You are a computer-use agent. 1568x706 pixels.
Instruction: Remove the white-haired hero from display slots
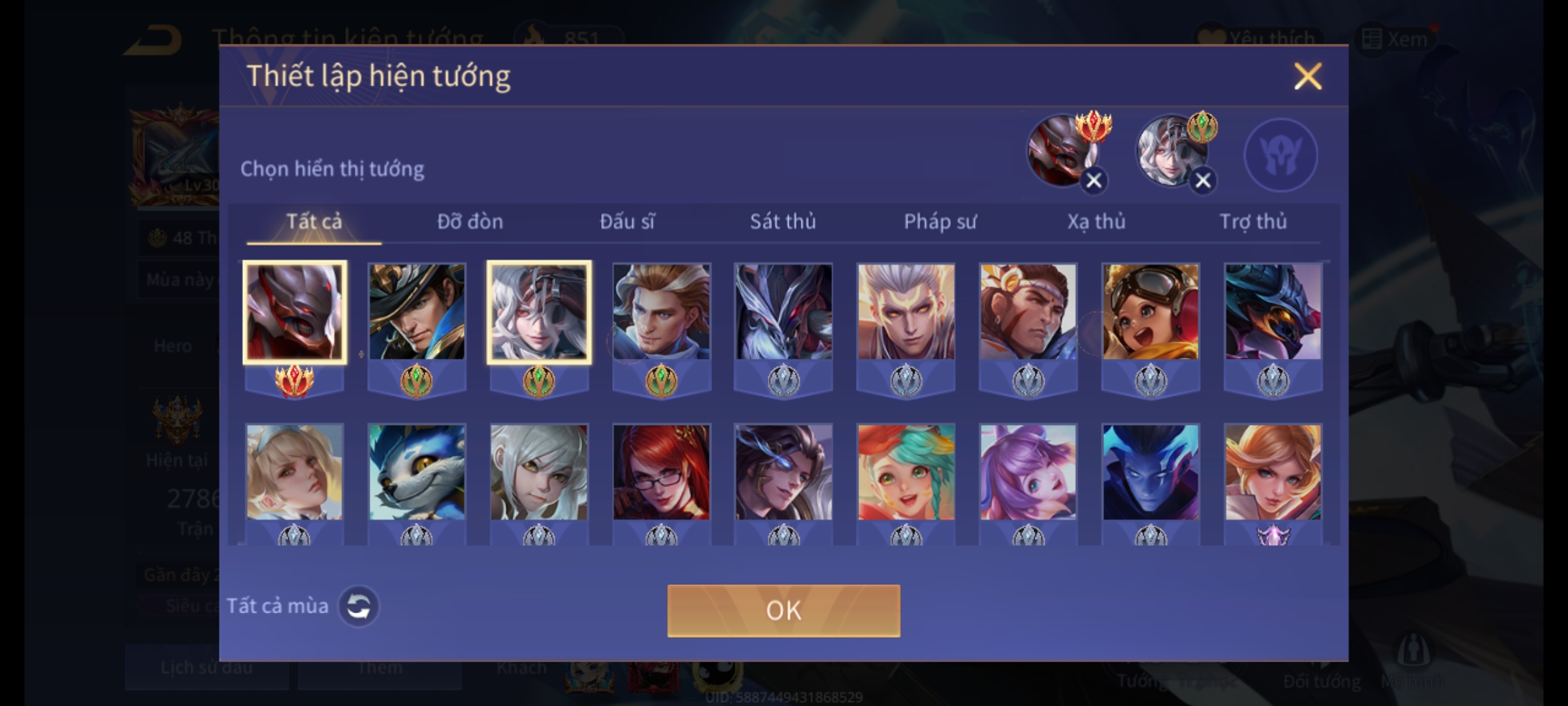tap(1203, 180)
